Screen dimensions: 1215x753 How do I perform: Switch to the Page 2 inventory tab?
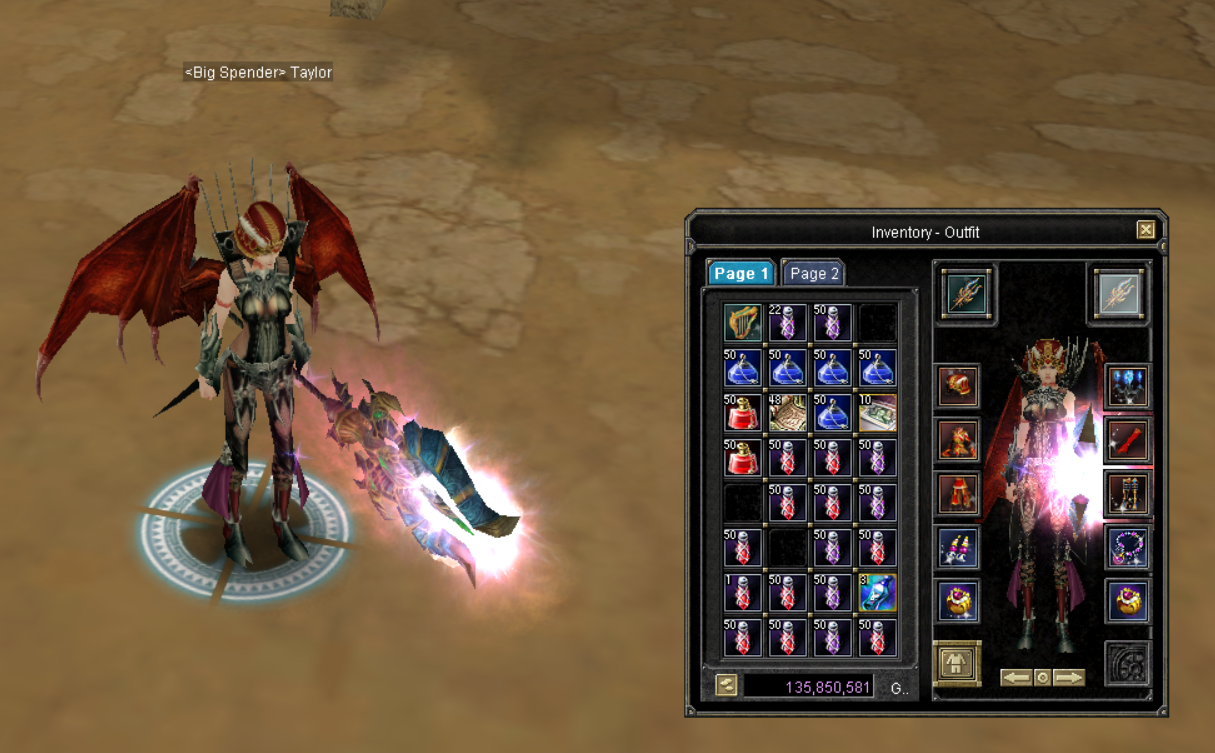(813, 273)
